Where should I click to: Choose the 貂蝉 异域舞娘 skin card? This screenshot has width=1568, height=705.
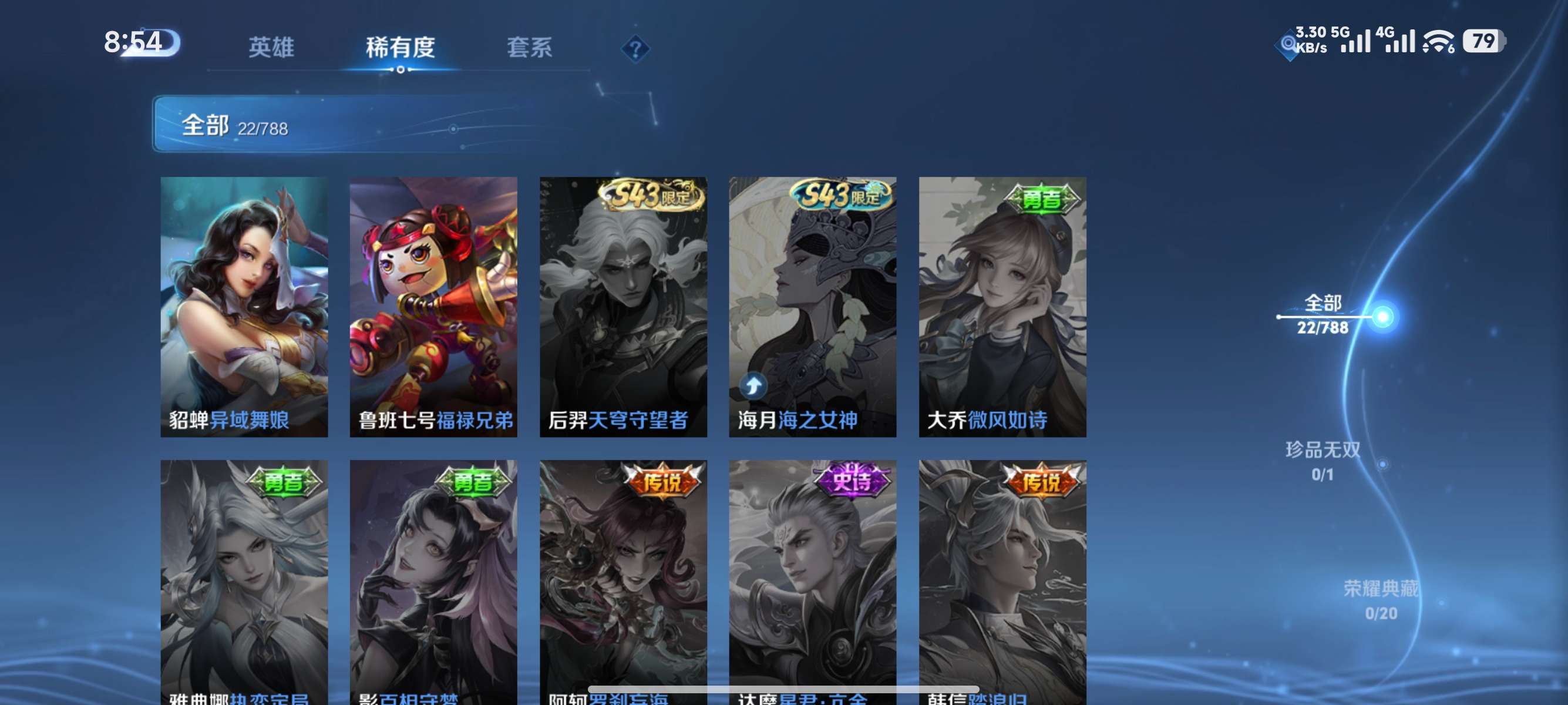244,306
